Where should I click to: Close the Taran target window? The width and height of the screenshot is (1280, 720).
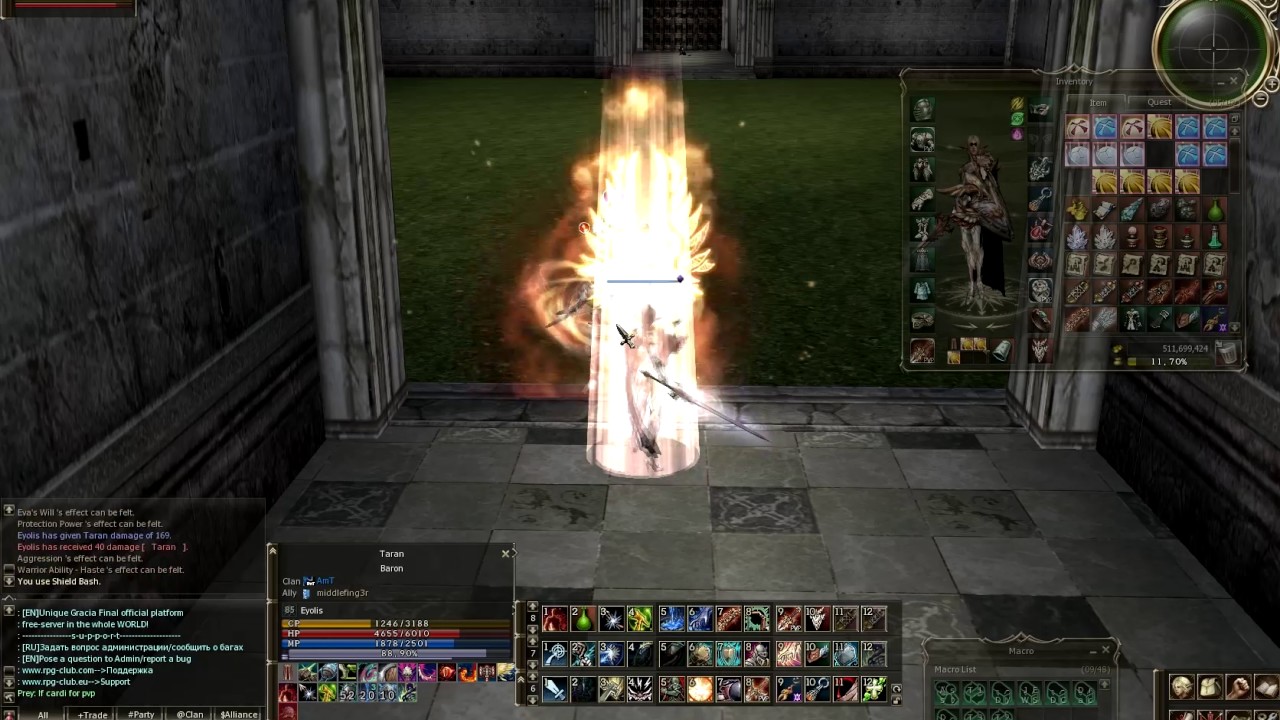[505, 553]
